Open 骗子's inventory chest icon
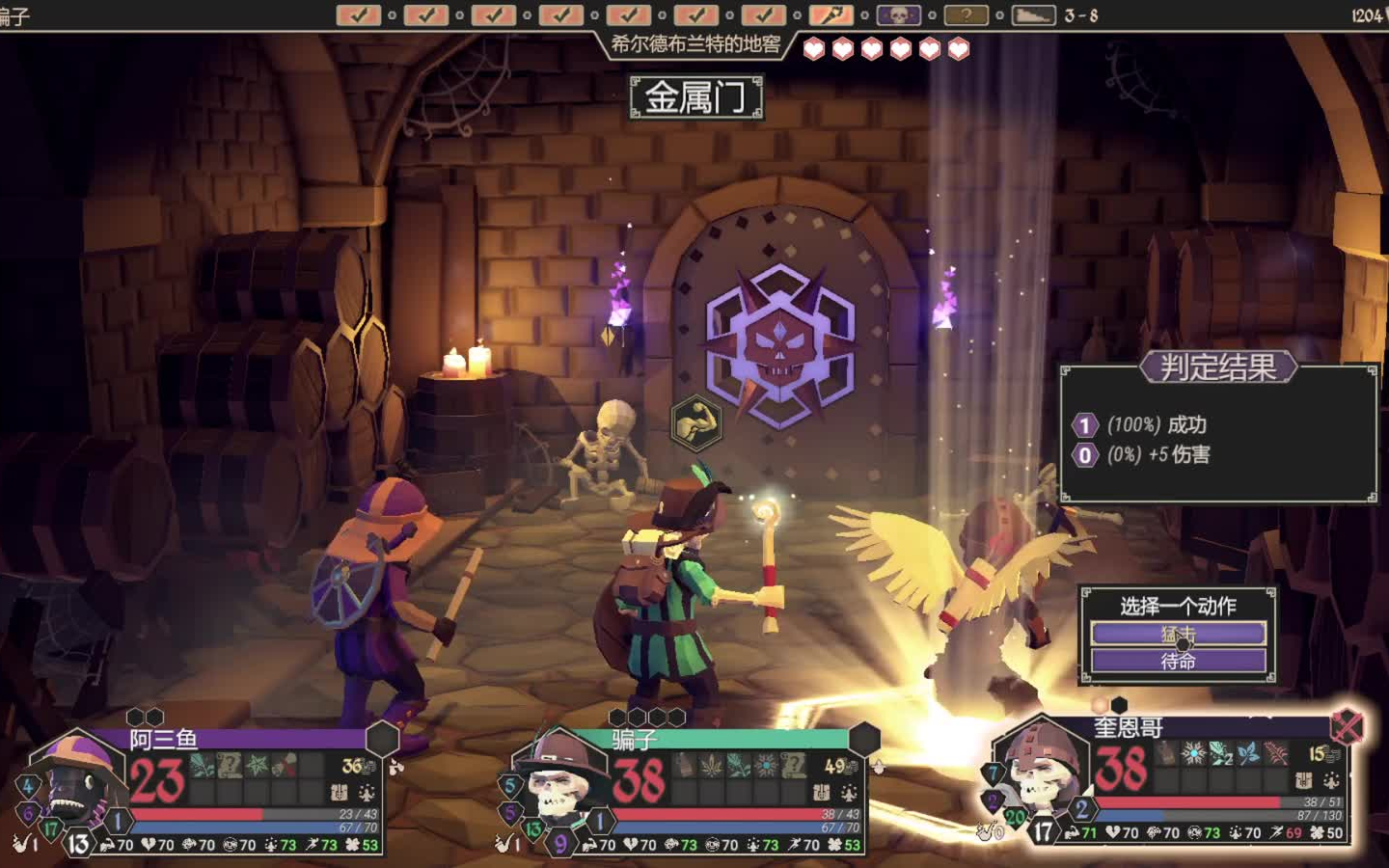The height and width of the screenshot is (868, 1389). 821,793
